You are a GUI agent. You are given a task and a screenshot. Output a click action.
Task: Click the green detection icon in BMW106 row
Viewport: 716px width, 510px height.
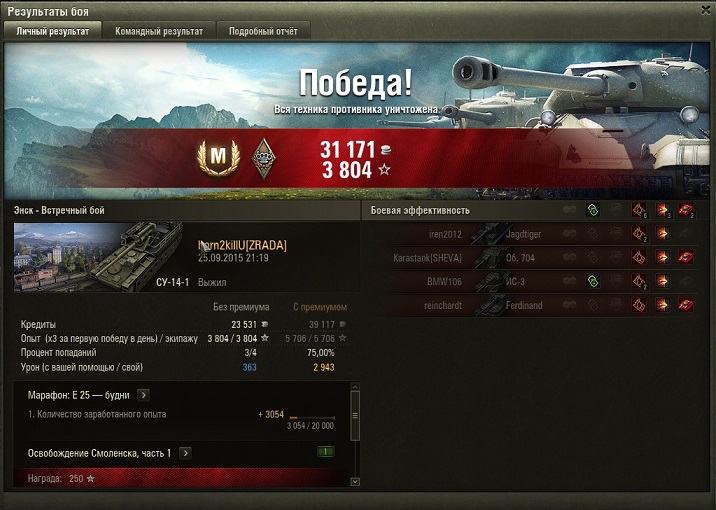[593, 281]
